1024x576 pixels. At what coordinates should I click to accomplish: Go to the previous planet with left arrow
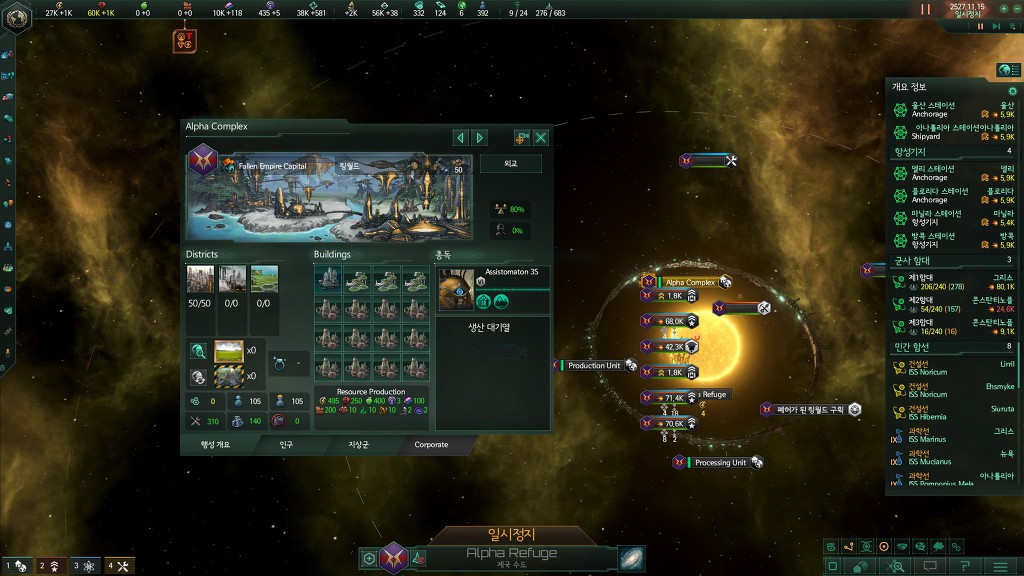(460, 137)
